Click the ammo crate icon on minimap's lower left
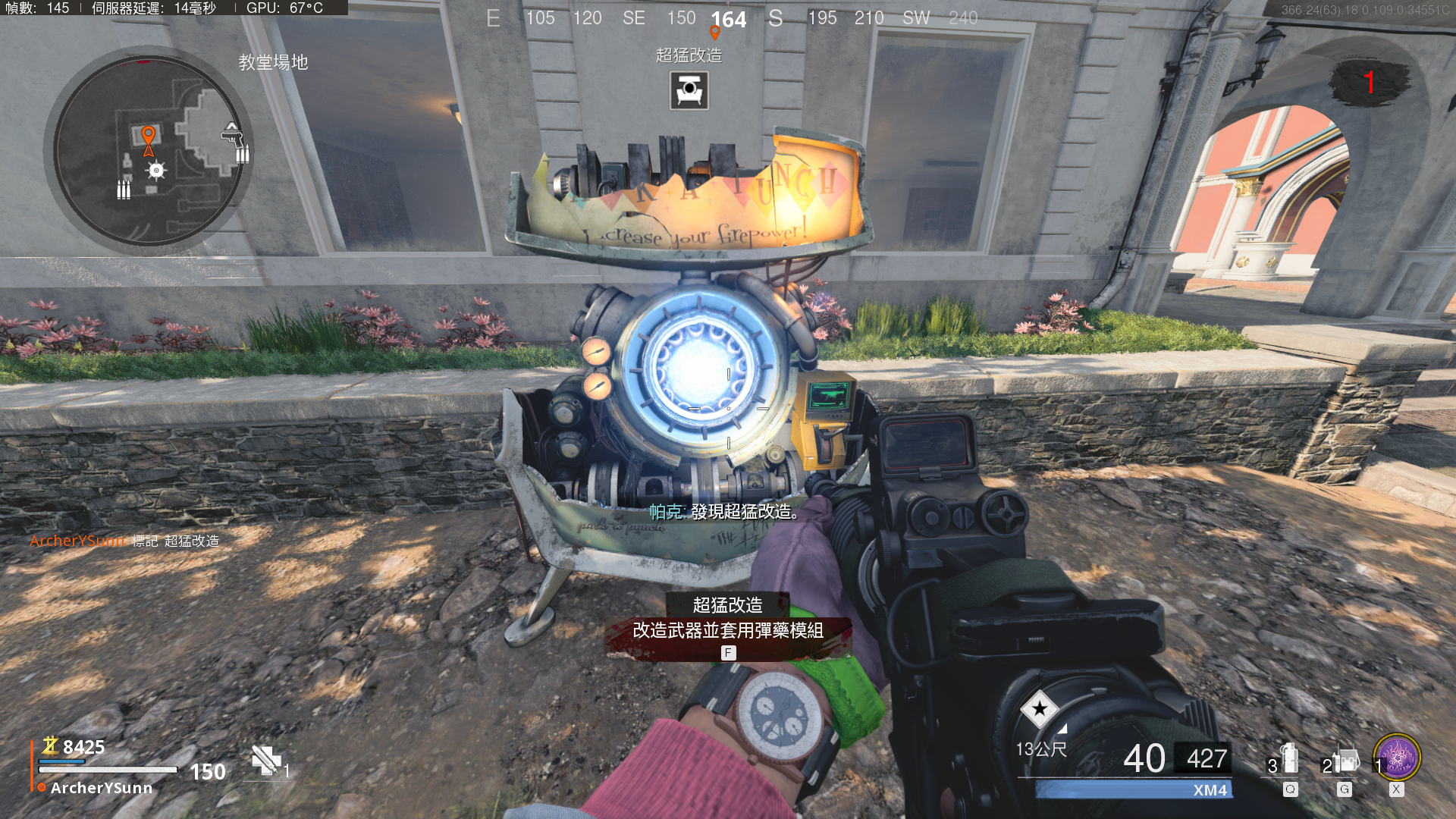Viewport: 1456px width, 819px height. click(124, 190)
